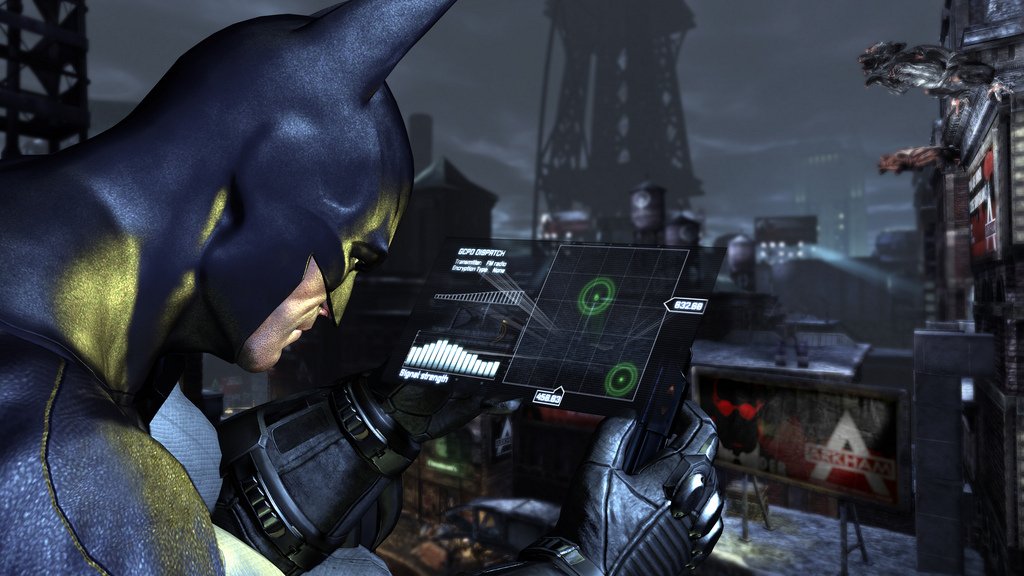Select the upper green signal ring
Image resolution: width=1024 pixels, height=576 pixels.
[x=596, y=295]
